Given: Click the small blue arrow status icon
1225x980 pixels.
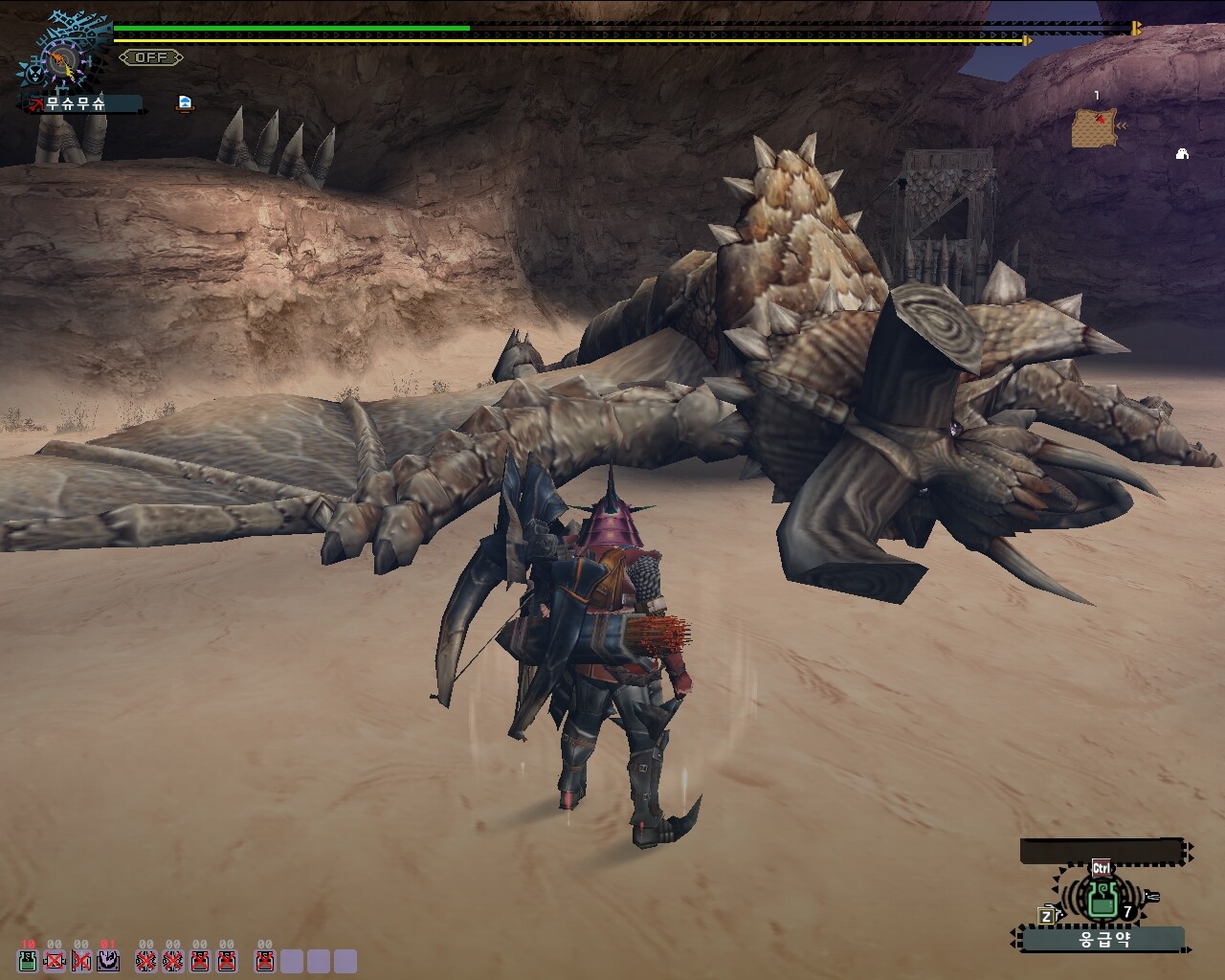Looking at the screenshot, I should coord(185,102).
